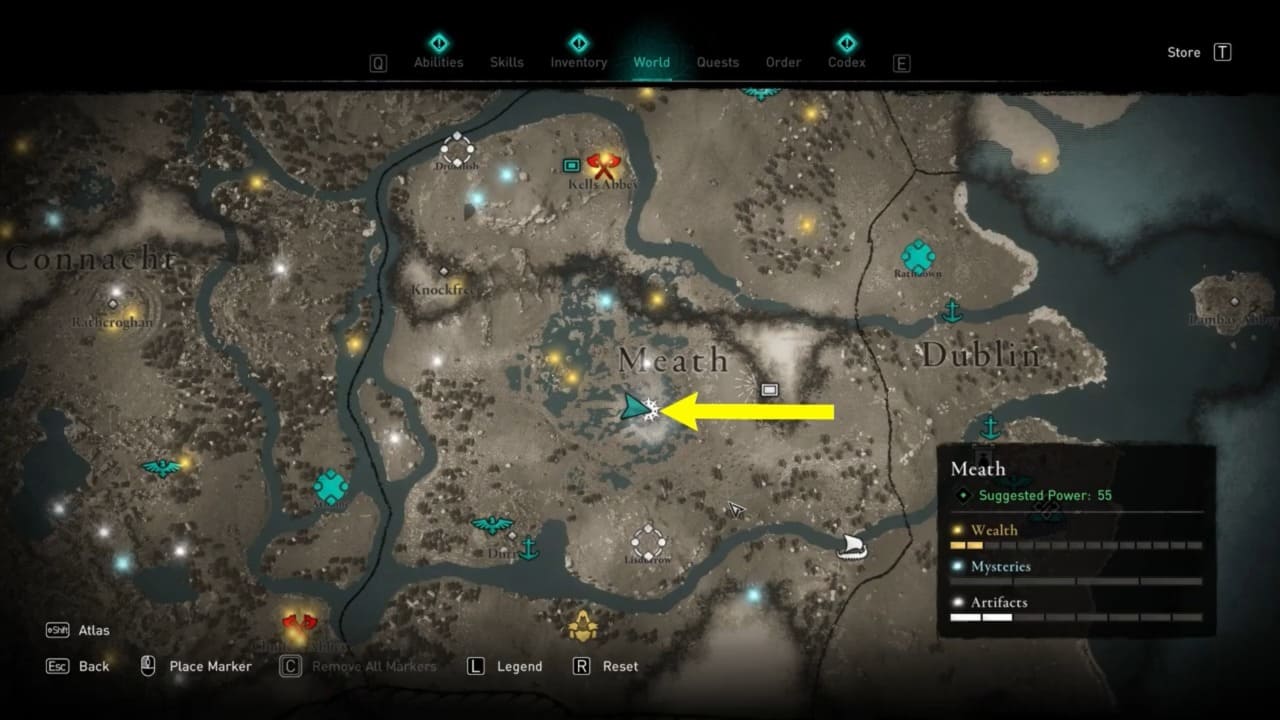Reset the map view

pos(622,665)
